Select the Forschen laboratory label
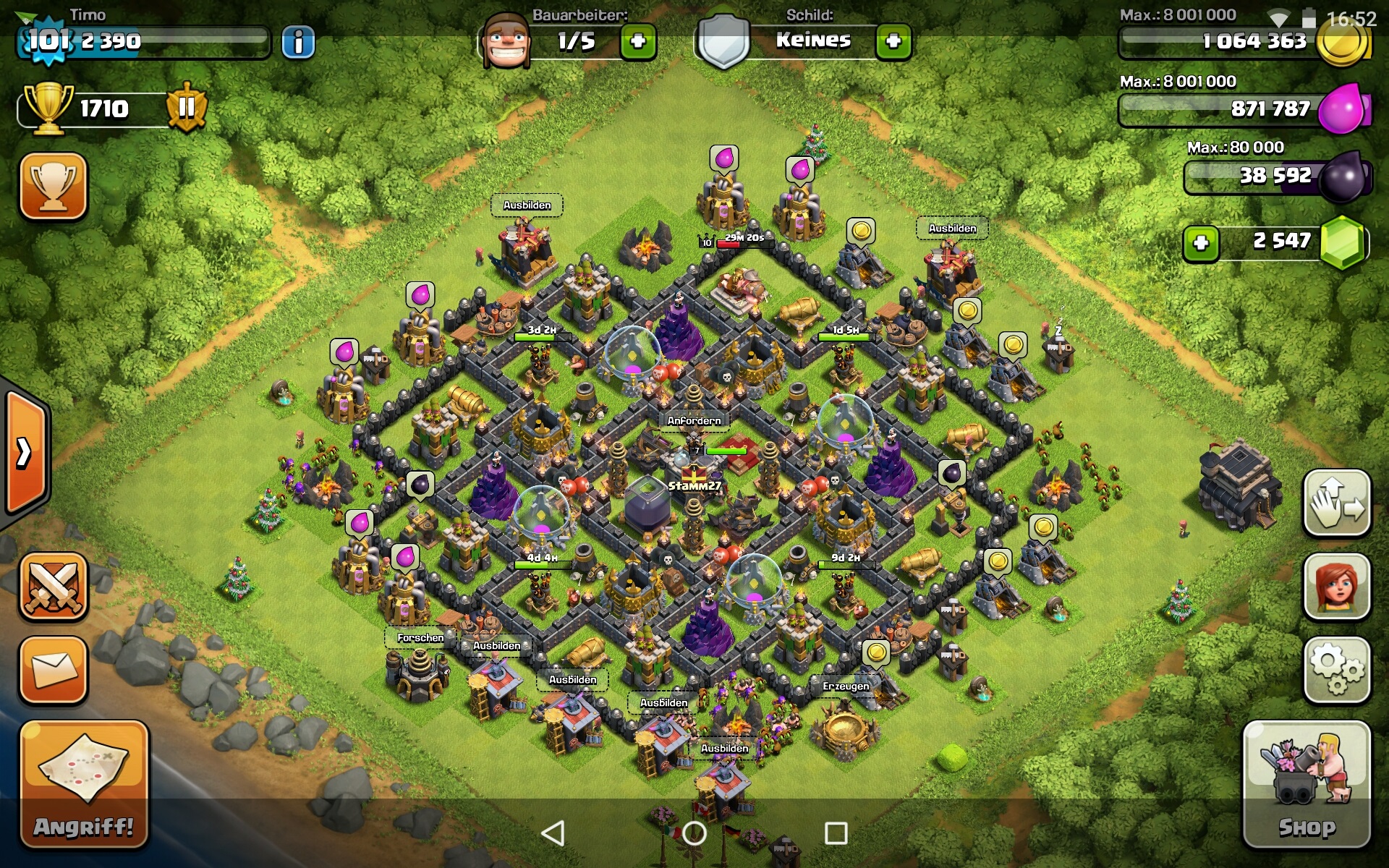 [420, 638]
